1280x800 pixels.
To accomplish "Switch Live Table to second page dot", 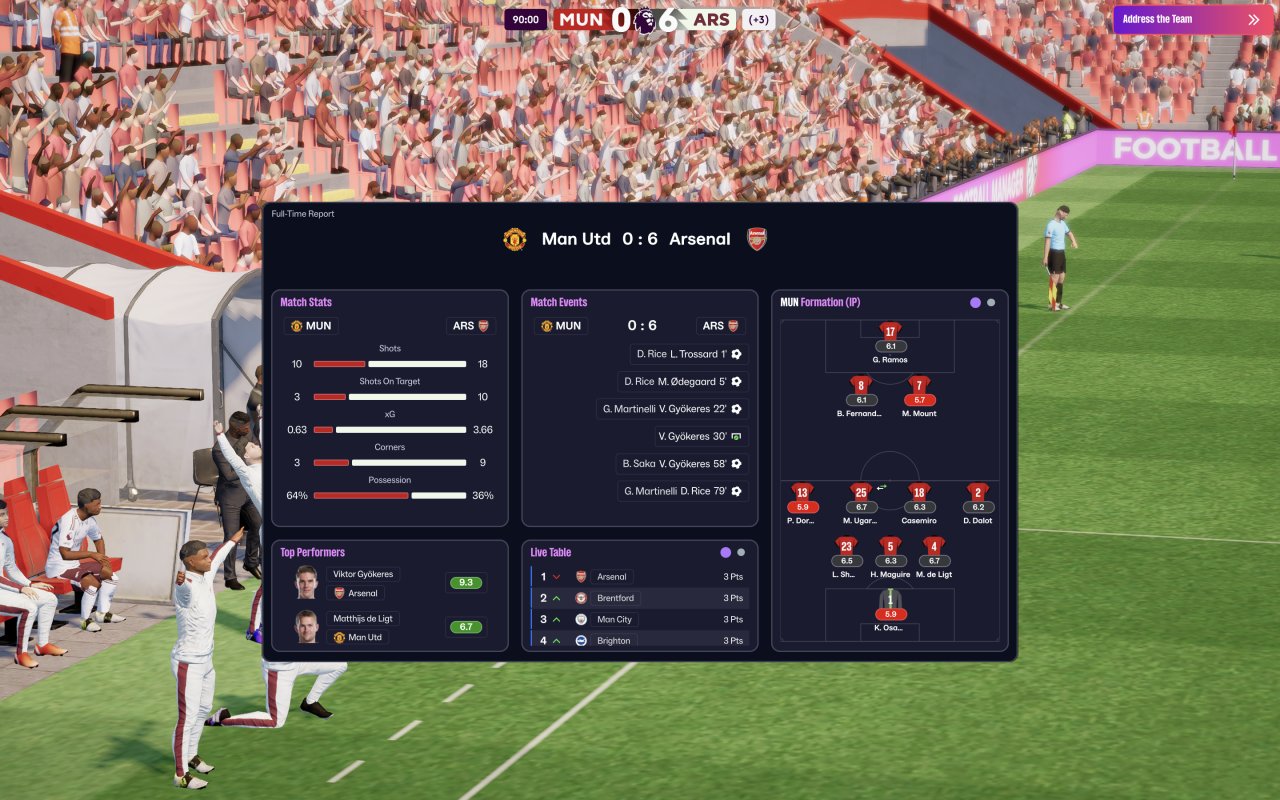I will point(741,552).
